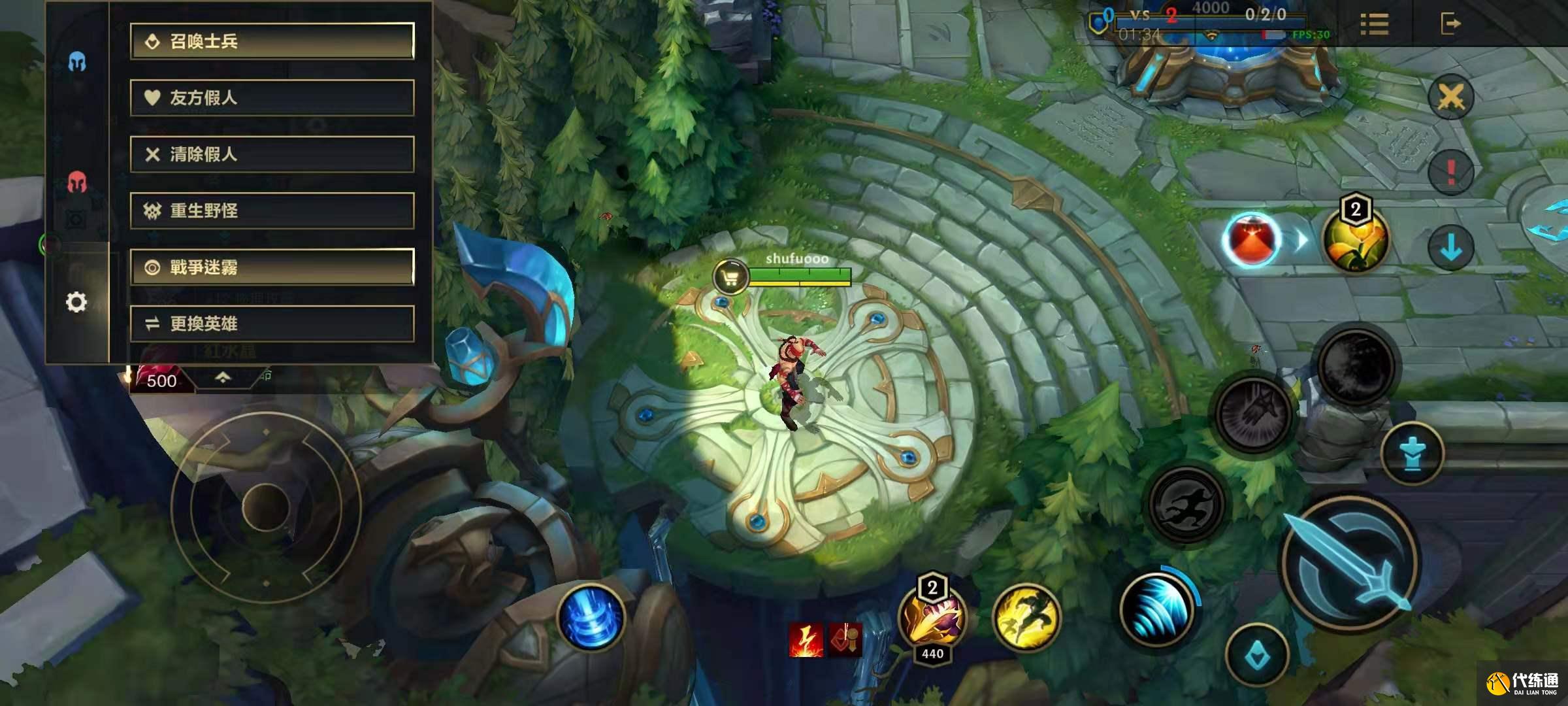Choose the 友方假人 option
This screenshot has height=706, width=1568.
(x=272, y=98)
